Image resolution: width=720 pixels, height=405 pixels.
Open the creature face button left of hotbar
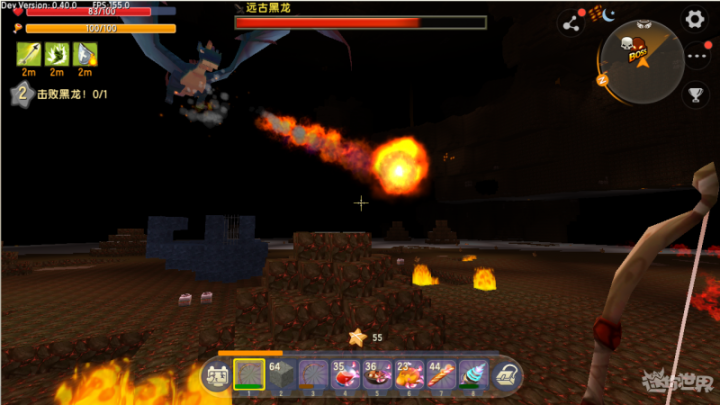click(x=215, y=376)
